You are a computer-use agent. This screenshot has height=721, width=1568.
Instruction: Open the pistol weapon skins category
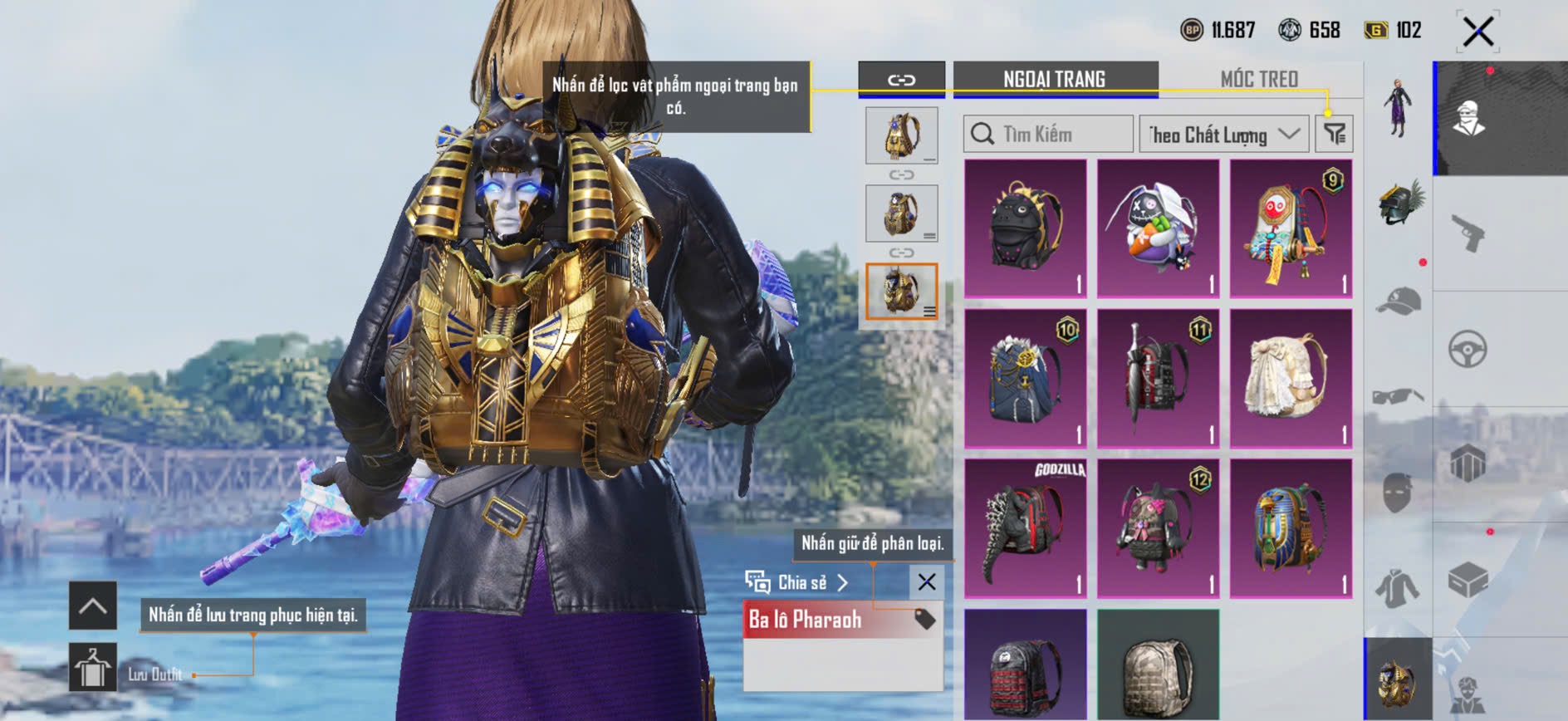tap(1468, 233)
